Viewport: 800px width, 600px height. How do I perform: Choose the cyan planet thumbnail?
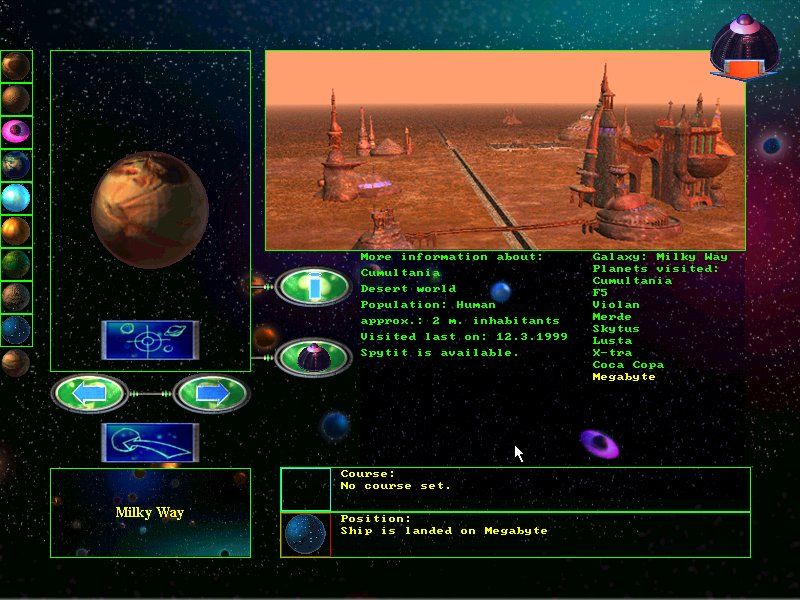click(16, 198)
